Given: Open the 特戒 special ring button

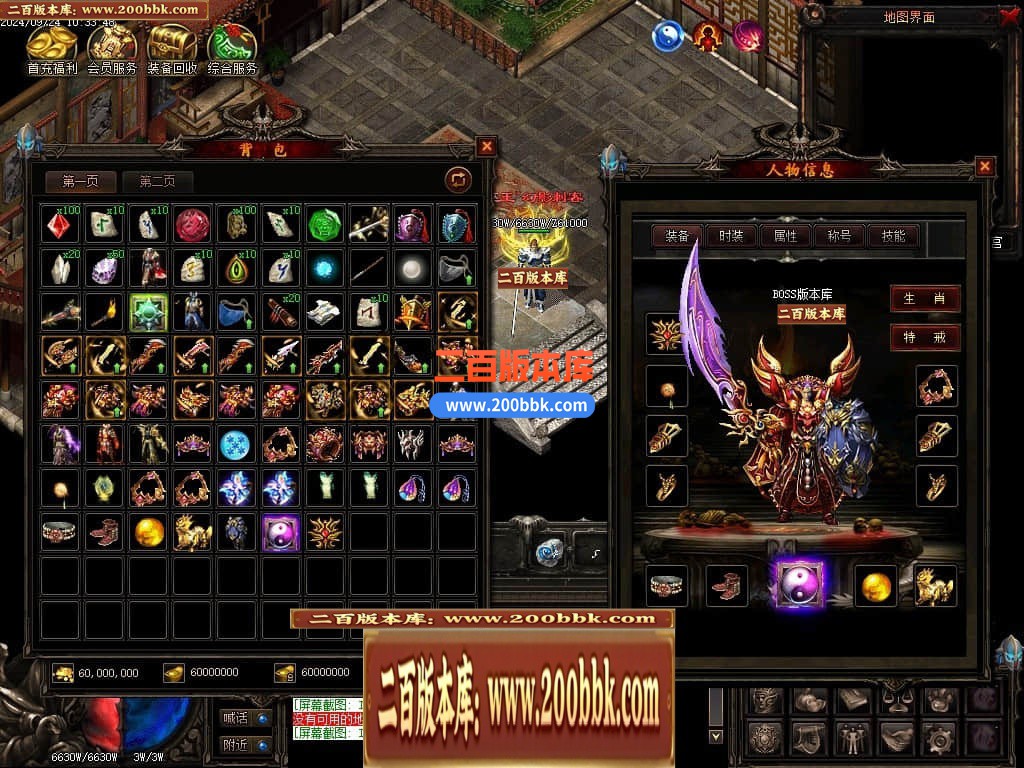Looking at the screenshot, I should tap(925, 337).
